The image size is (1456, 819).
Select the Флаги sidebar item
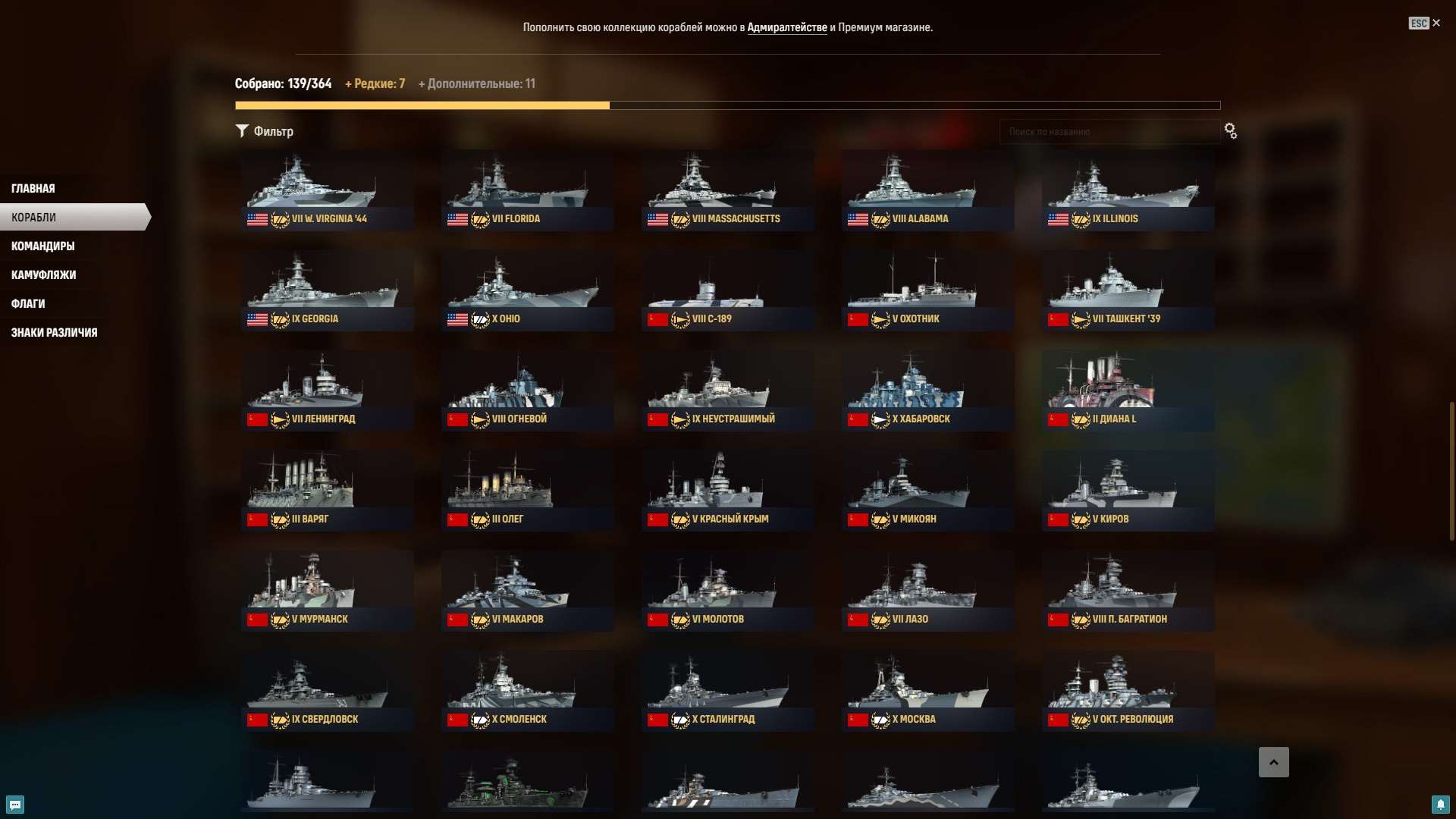pyautogui.click(x=27, y=303)
